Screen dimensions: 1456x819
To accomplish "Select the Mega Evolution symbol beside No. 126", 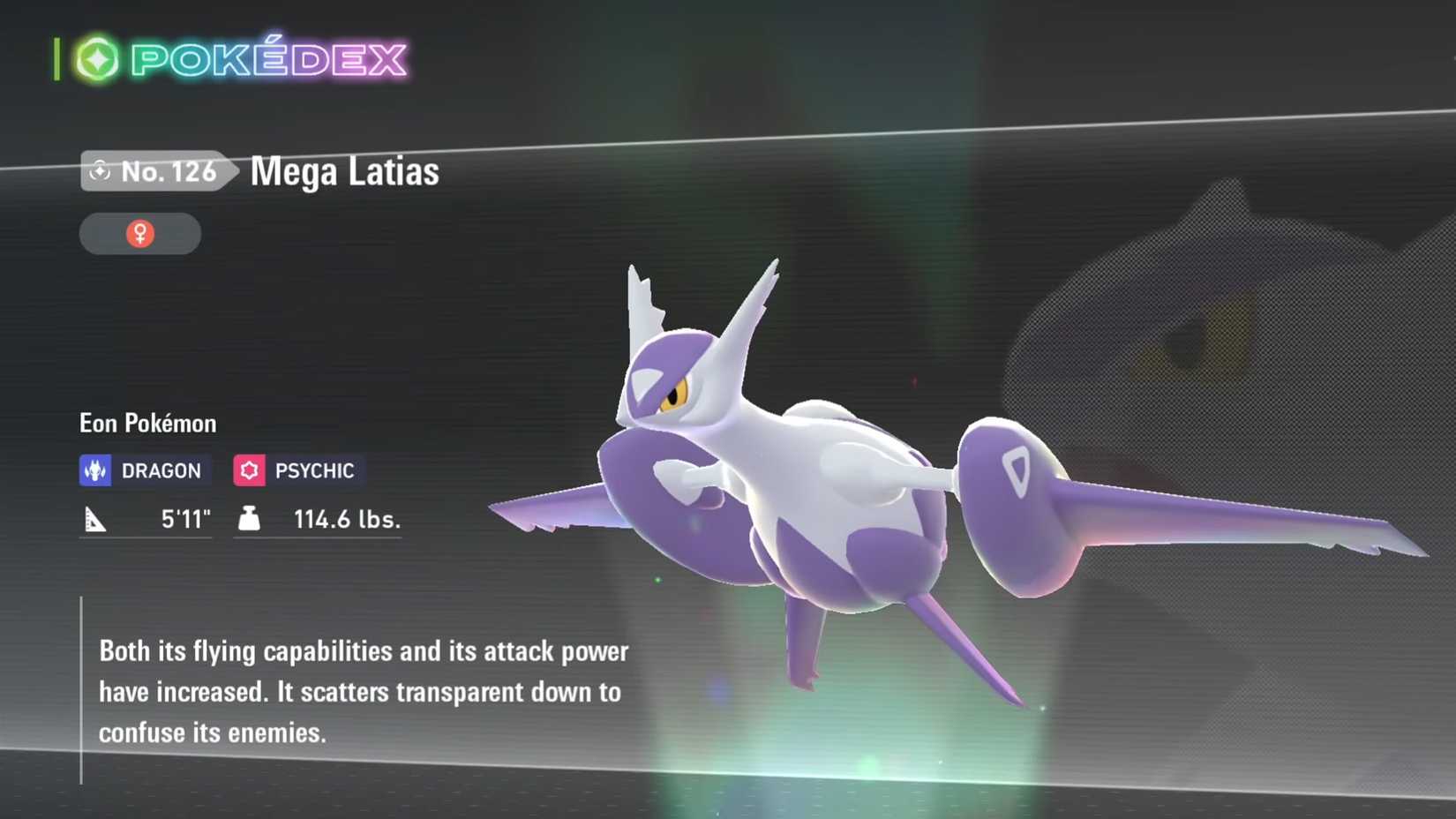I will click(101, 171).
